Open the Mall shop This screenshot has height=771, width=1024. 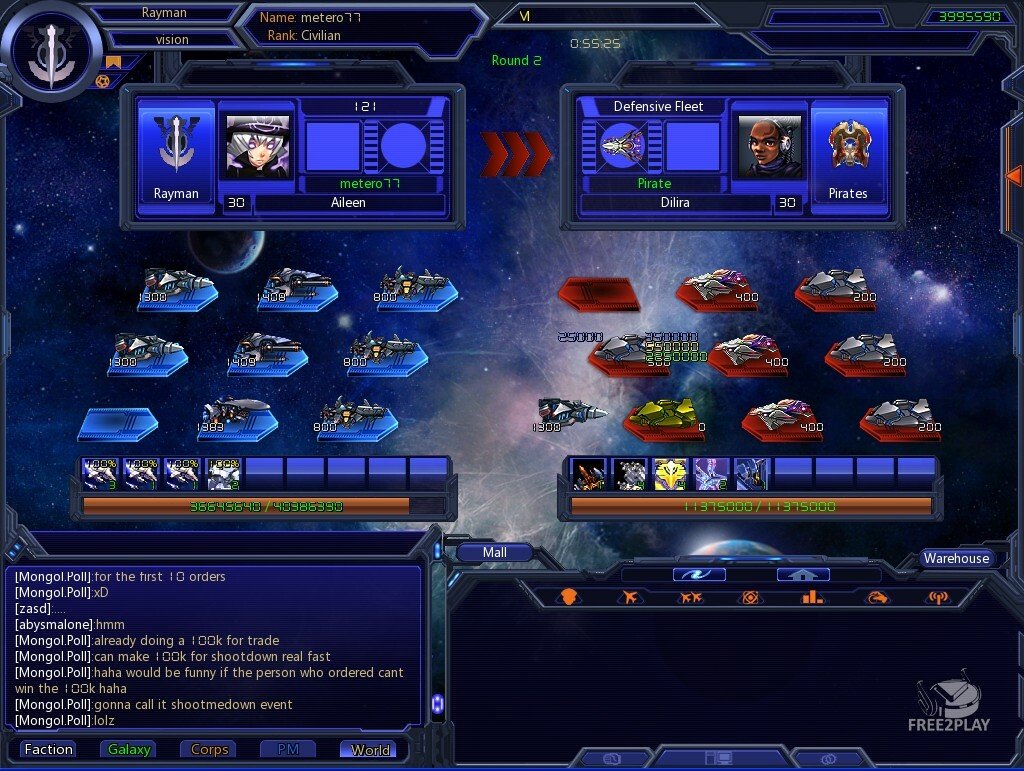pyautogui.click(x=494, y=552)
